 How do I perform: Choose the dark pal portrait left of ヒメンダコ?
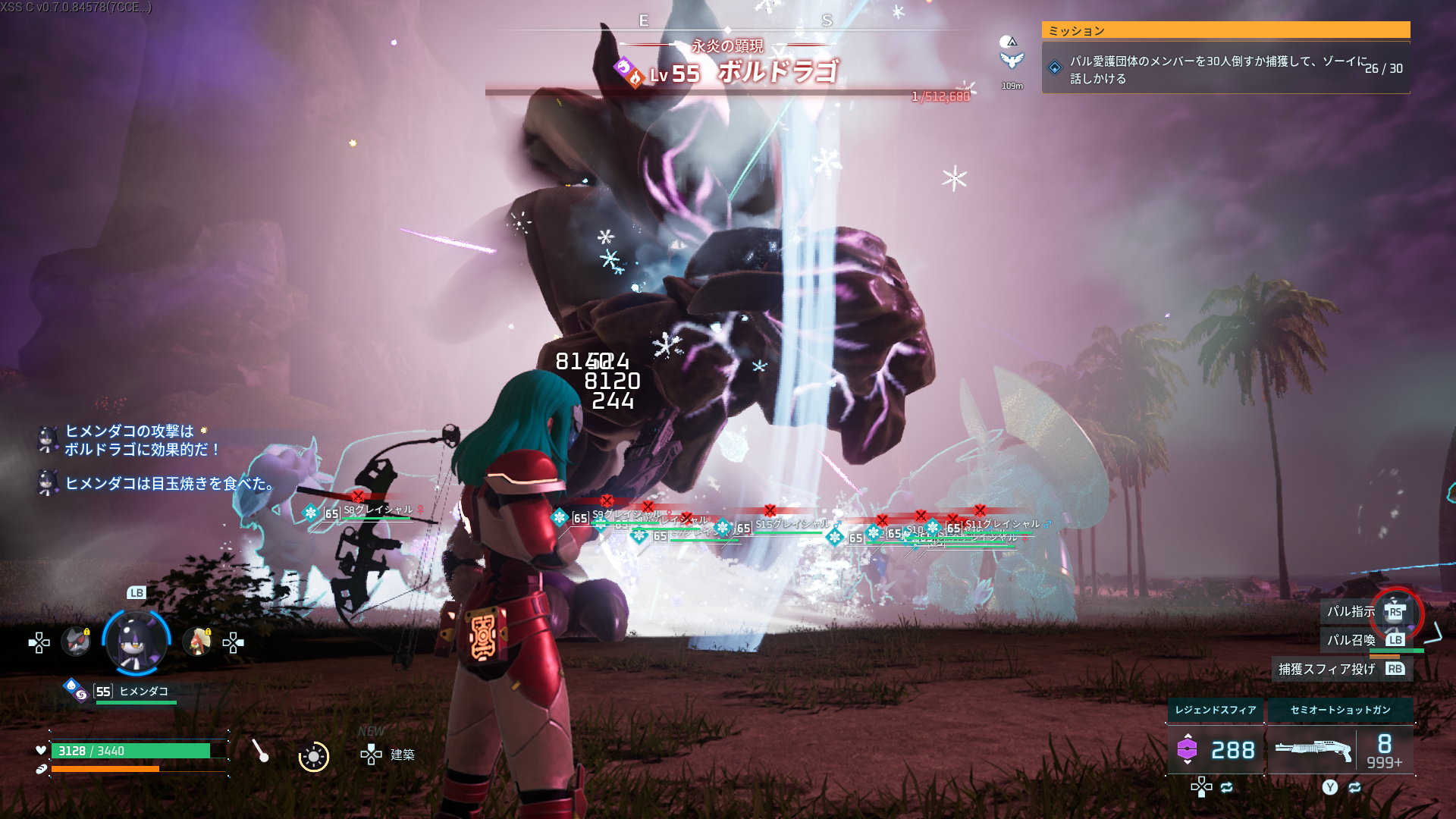click(x=76, y=642)
